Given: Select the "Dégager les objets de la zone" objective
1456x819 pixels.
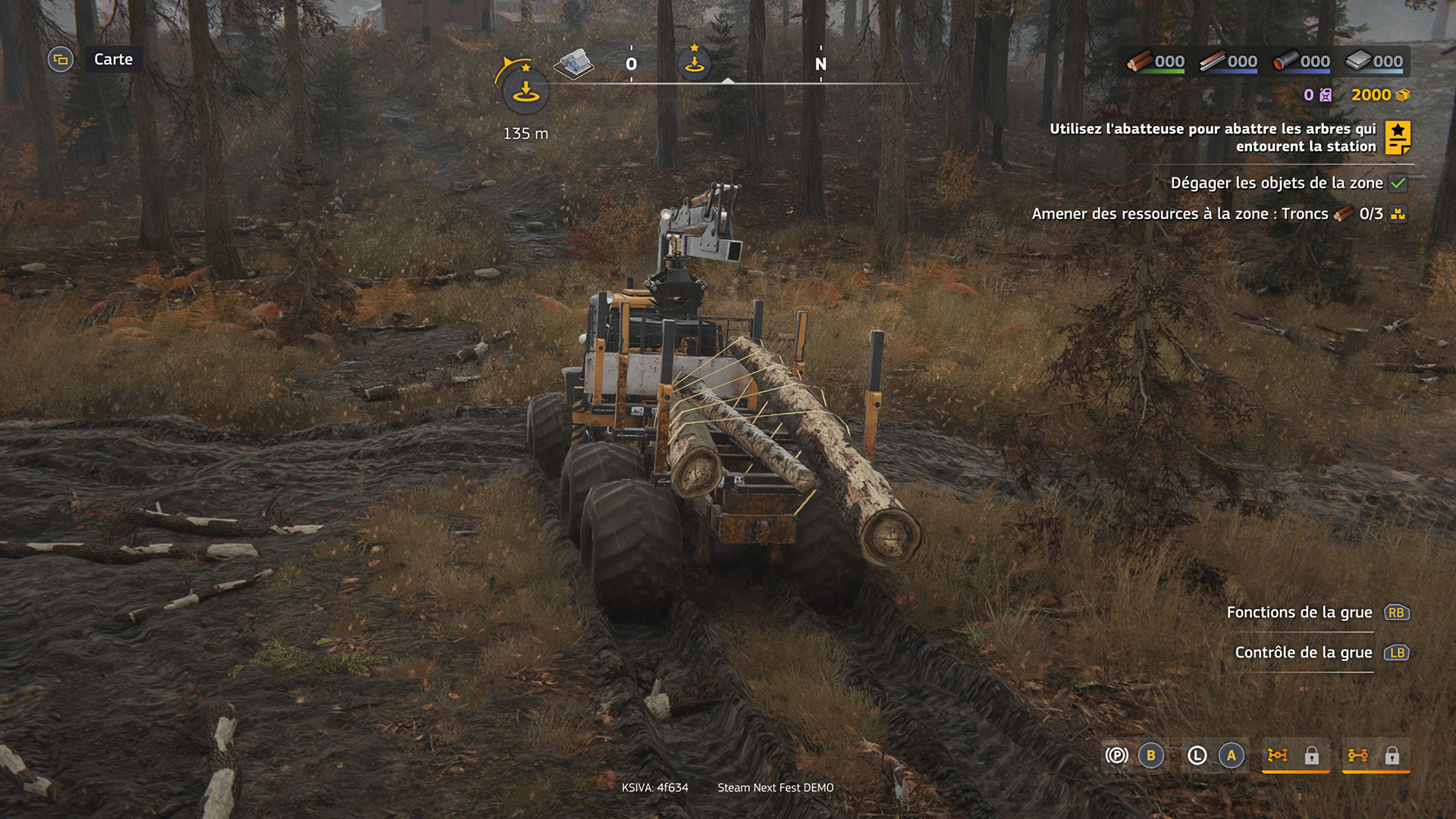Looking at the screenshot, I should point(1277,183).
